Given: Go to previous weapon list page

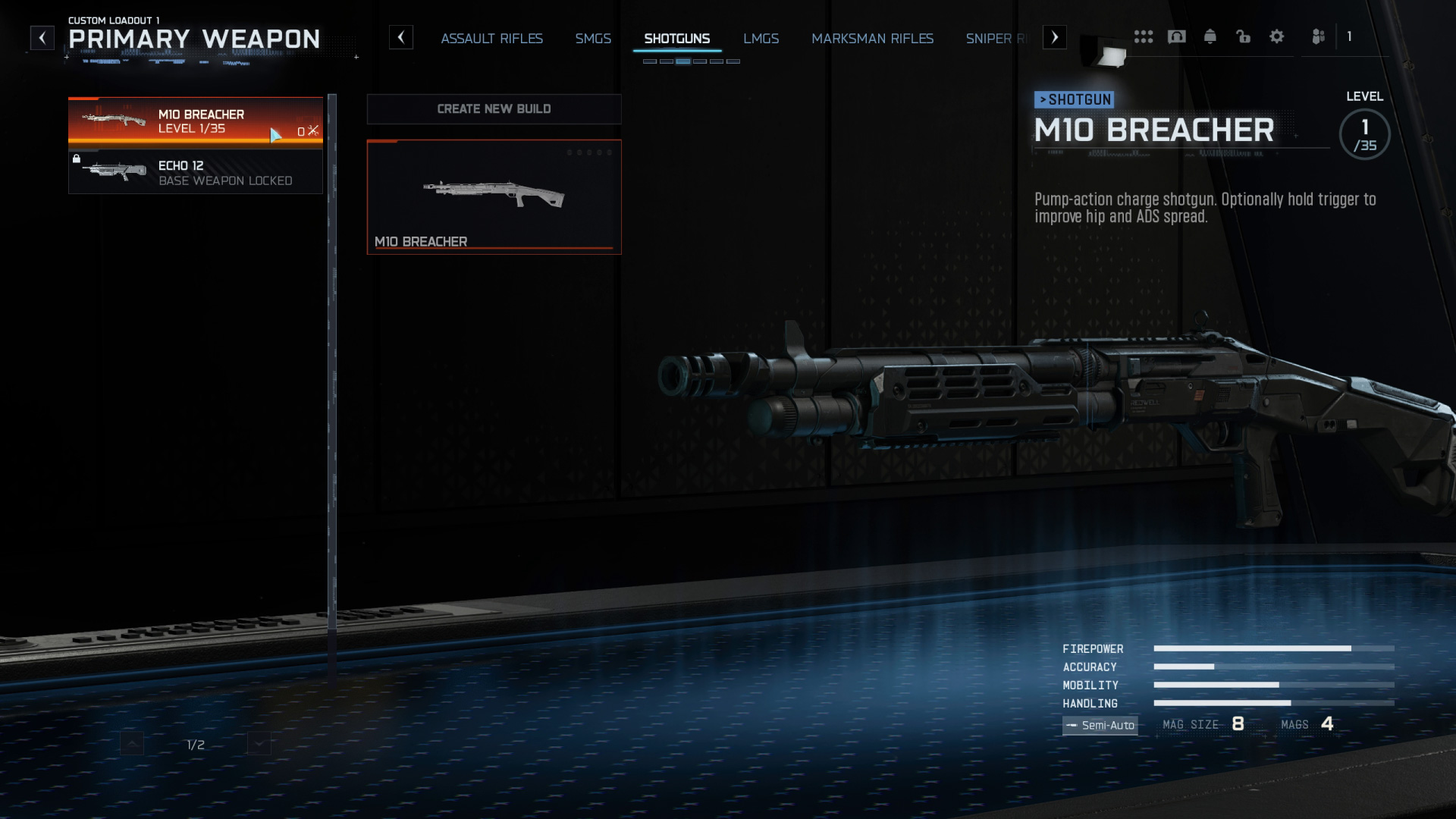Looking at the screenshot, I should (x=132, y=744).
